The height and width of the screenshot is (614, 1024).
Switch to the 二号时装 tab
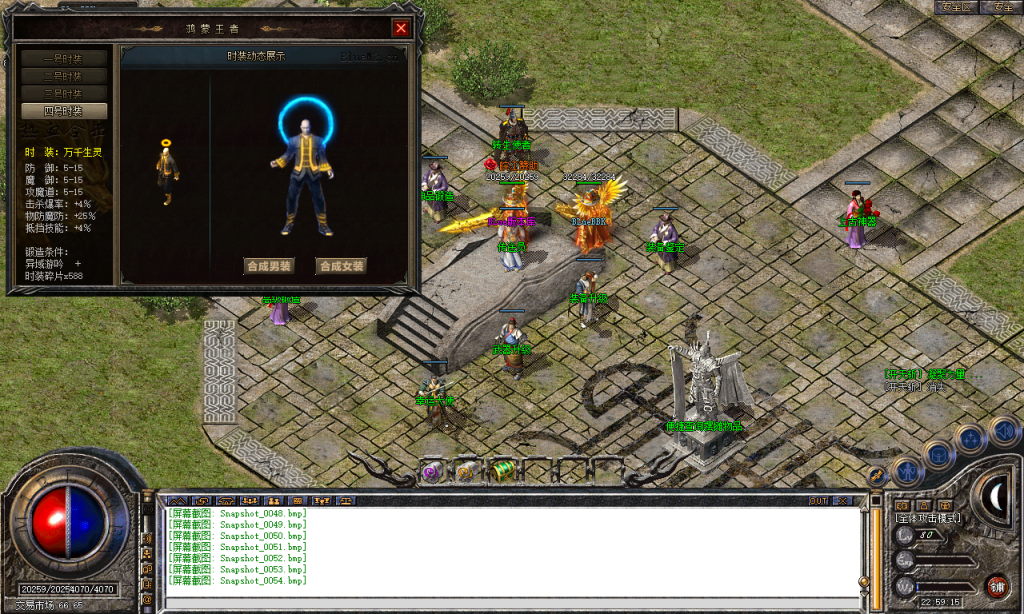coord(64,76)
